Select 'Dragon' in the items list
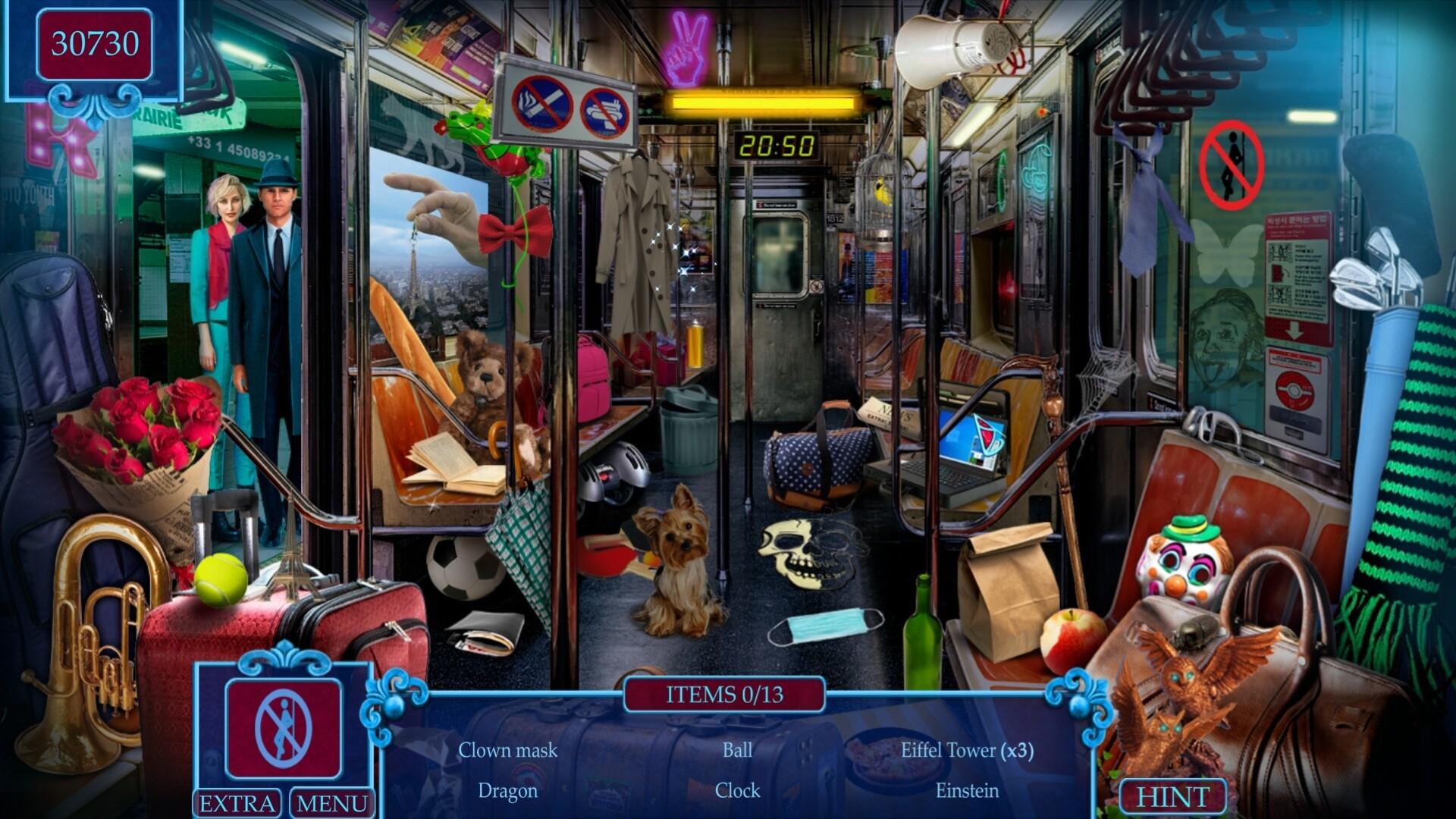The image size is (1456, 819). tap(507, 791)
